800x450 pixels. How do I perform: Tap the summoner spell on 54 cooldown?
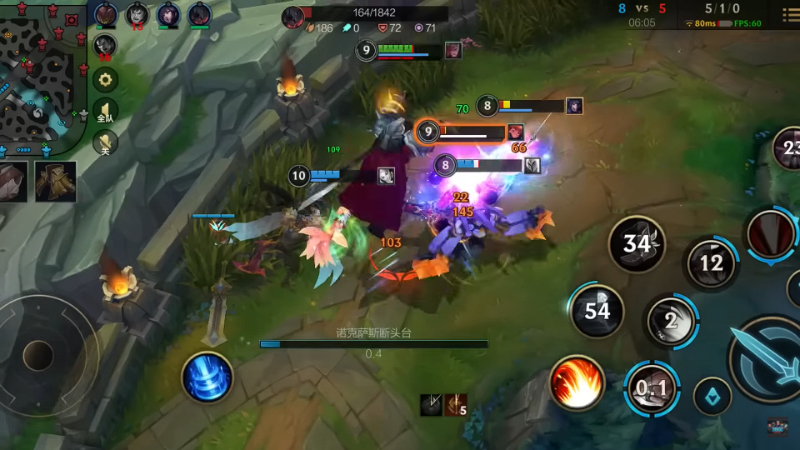coord(597,311)
